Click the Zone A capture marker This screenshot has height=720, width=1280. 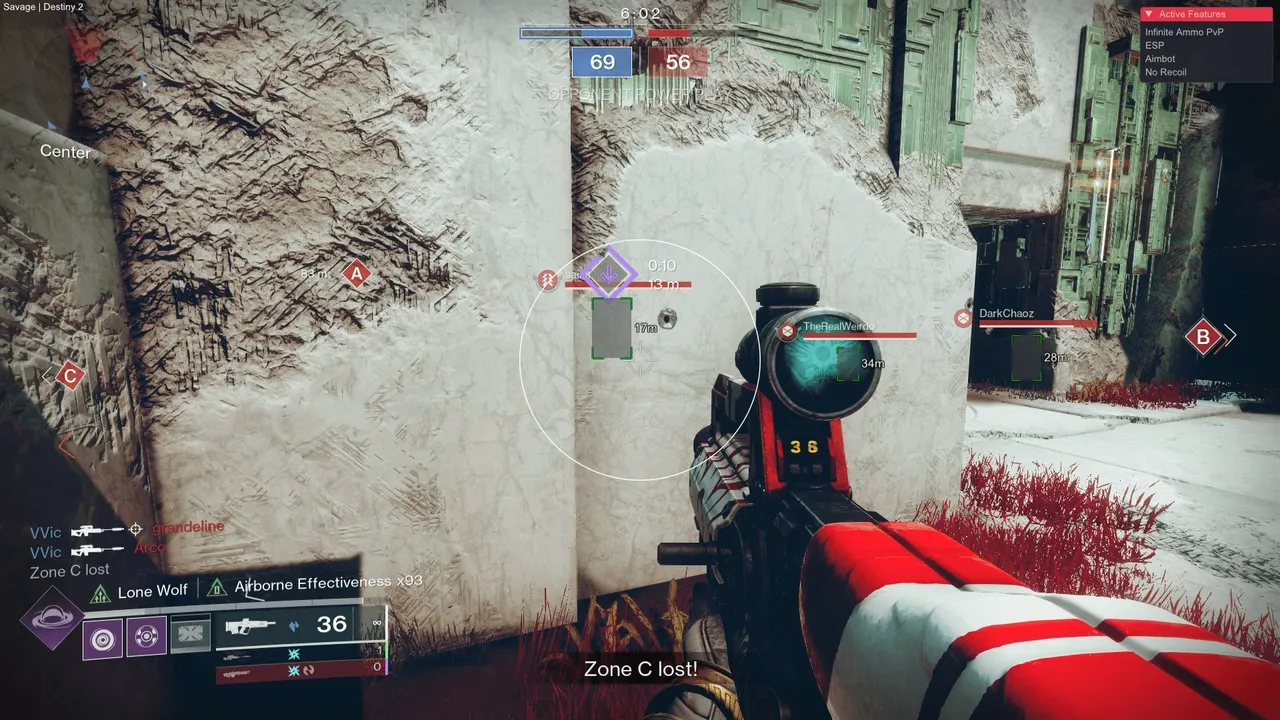(x=355, y=273)
